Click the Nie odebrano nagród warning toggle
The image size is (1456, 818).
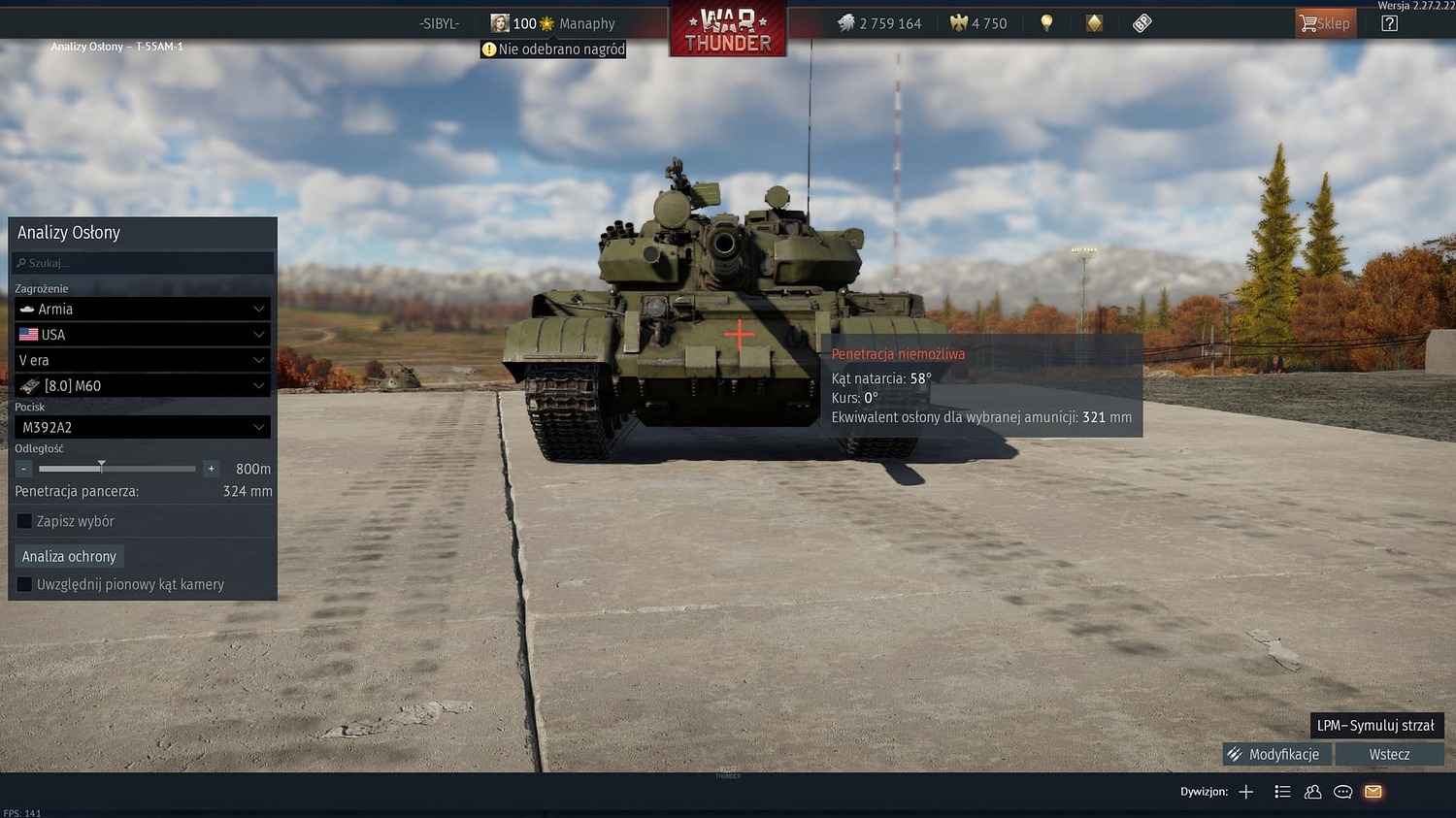[x=552, y=49]
